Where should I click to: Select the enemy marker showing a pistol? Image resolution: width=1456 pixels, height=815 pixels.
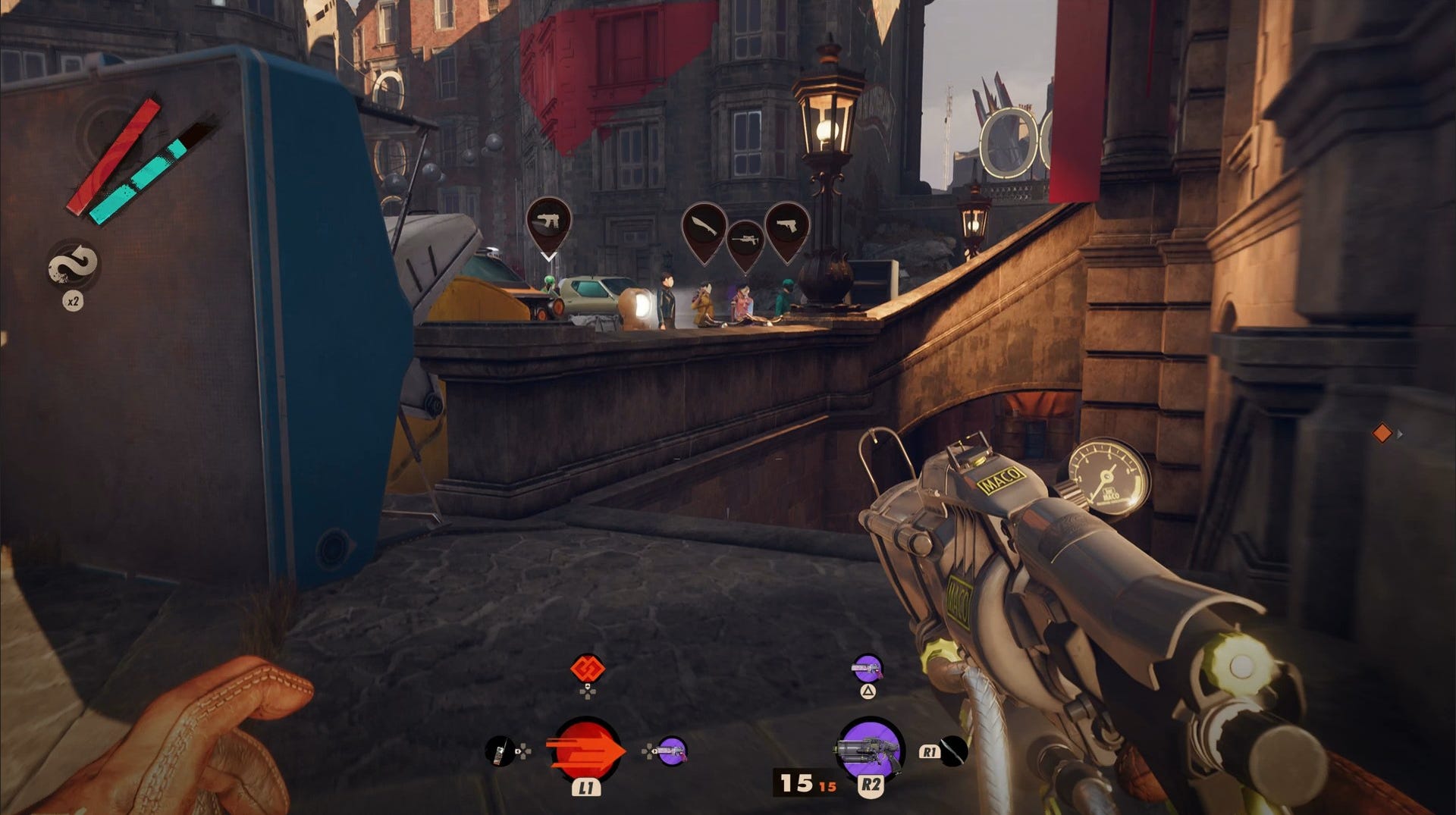(786, 227)
